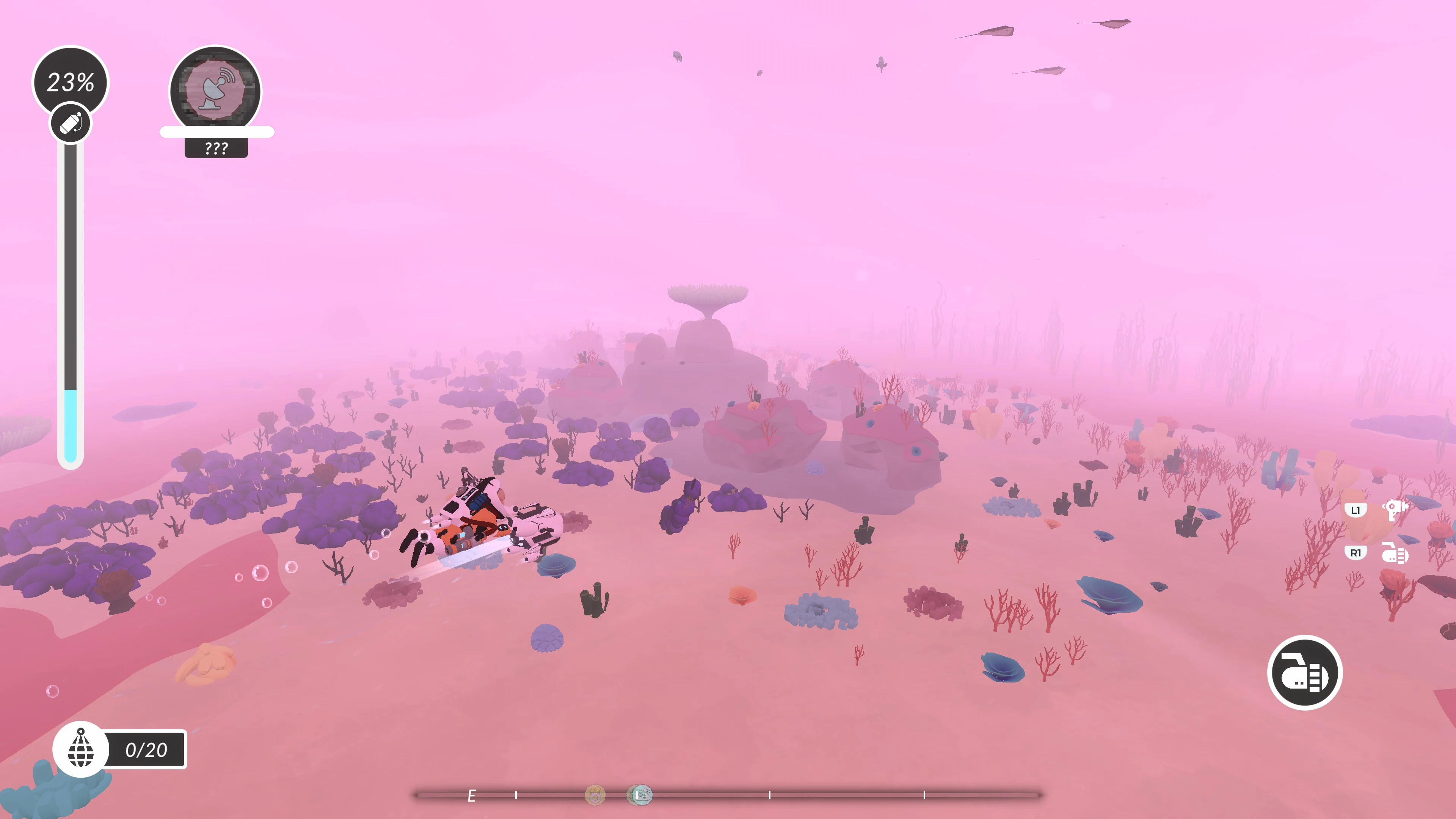Screen dimensions: 1456x819
Task: Select the large vehicle dismount icon bottom right
Action: pos(1305,672)
